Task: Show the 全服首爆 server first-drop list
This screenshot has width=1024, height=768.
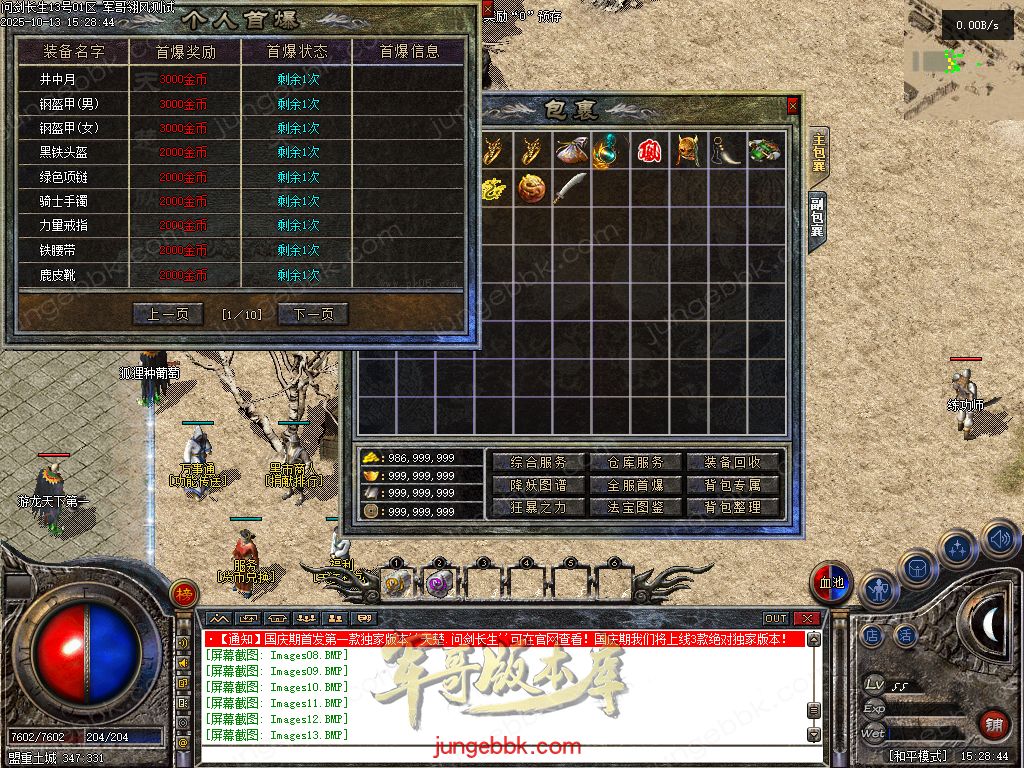Action: [x=635, y=485]
